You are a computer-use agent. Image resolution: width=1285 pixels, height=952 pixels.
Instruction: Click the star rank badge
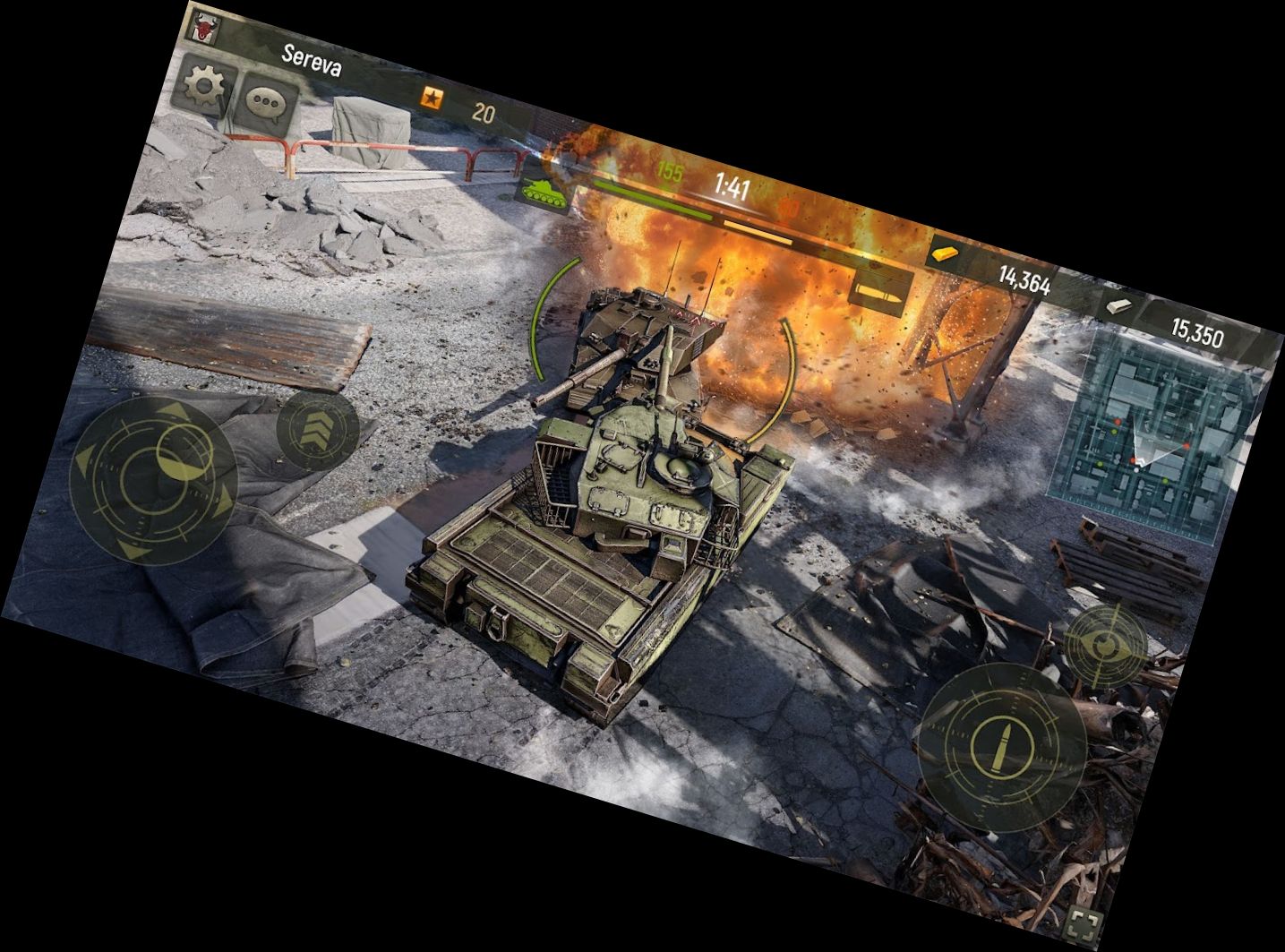(432, 97)
